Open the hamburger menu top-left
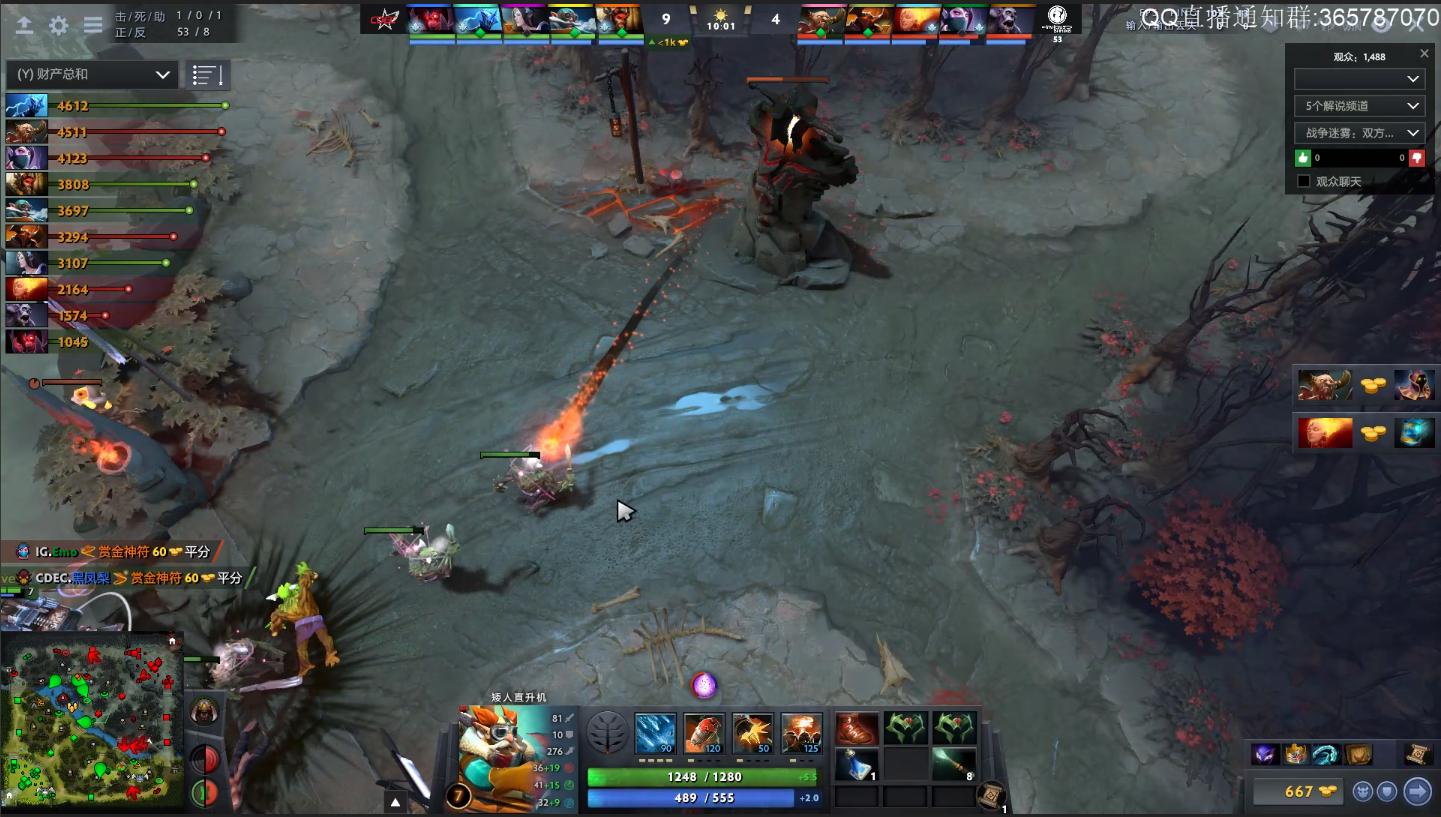 click(93, 25)
